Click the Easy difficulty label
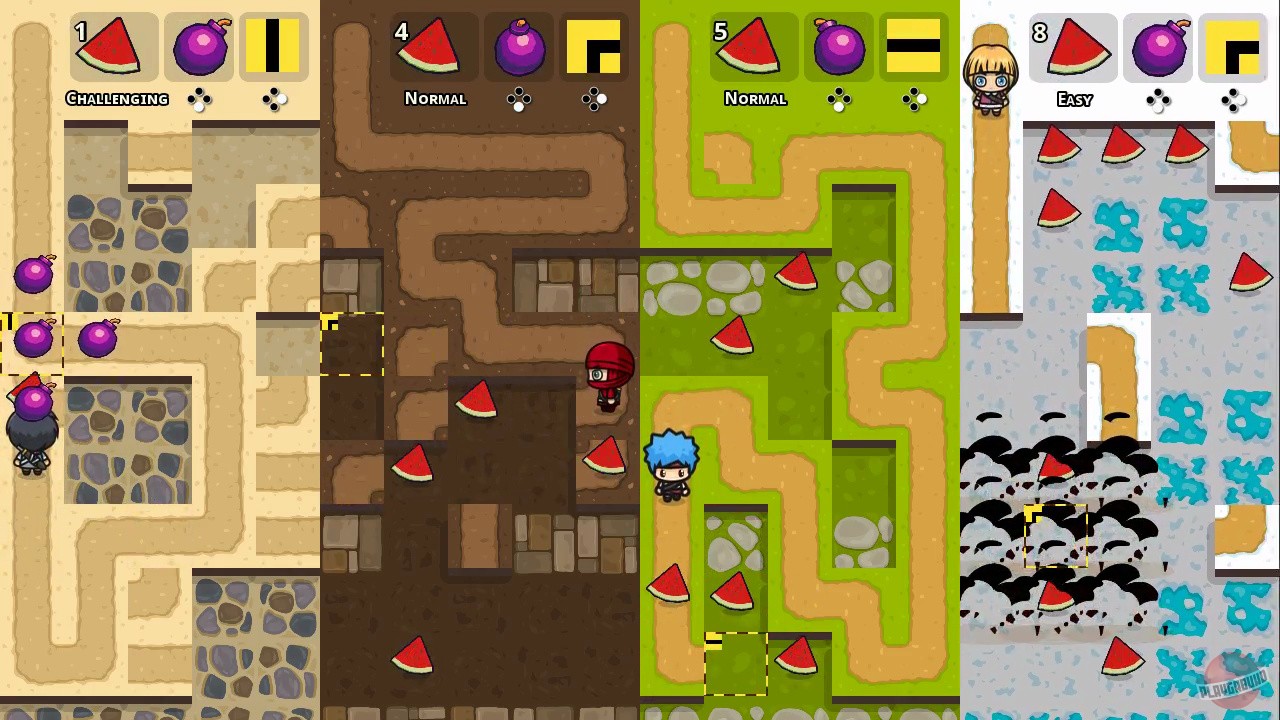Viewport: 1280px width, 720px height. click(1074, 99)
